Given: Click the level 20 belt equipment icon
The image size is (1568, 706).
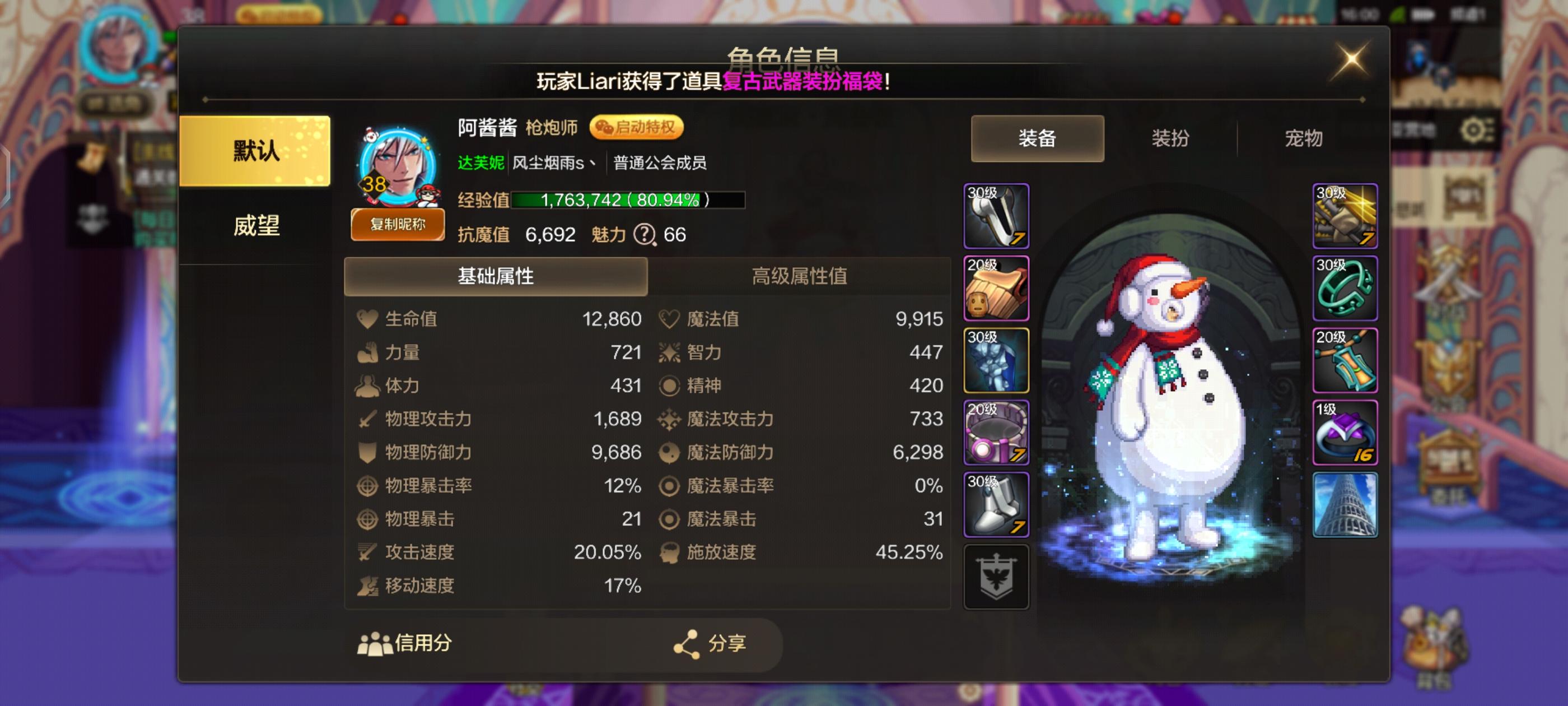Looking at the screenshot, I should [996, 433].
